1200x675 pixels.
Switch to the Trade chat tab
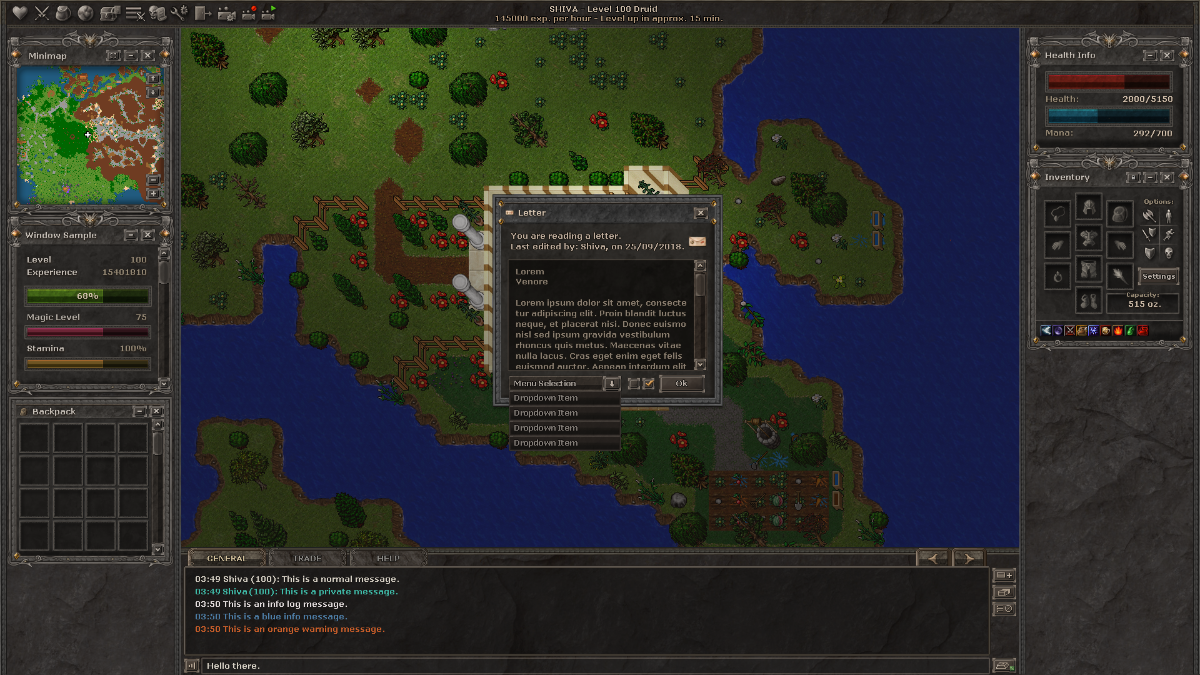[x=307, y=558]
